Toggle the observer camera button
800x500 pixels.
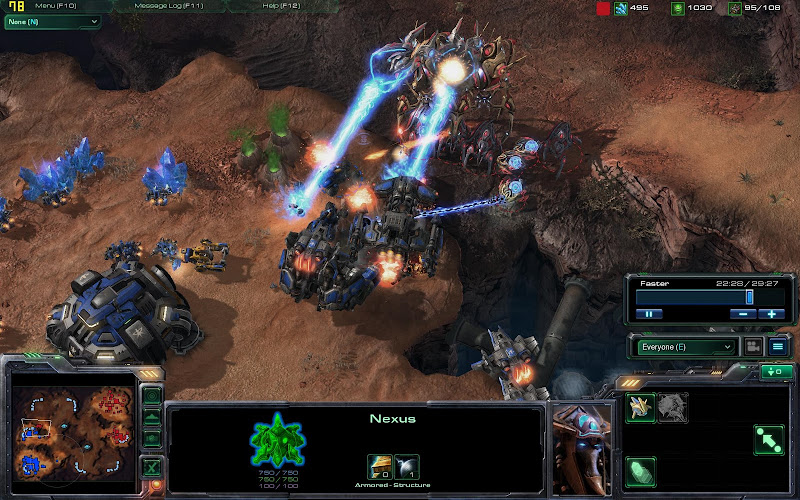(752, 347)
